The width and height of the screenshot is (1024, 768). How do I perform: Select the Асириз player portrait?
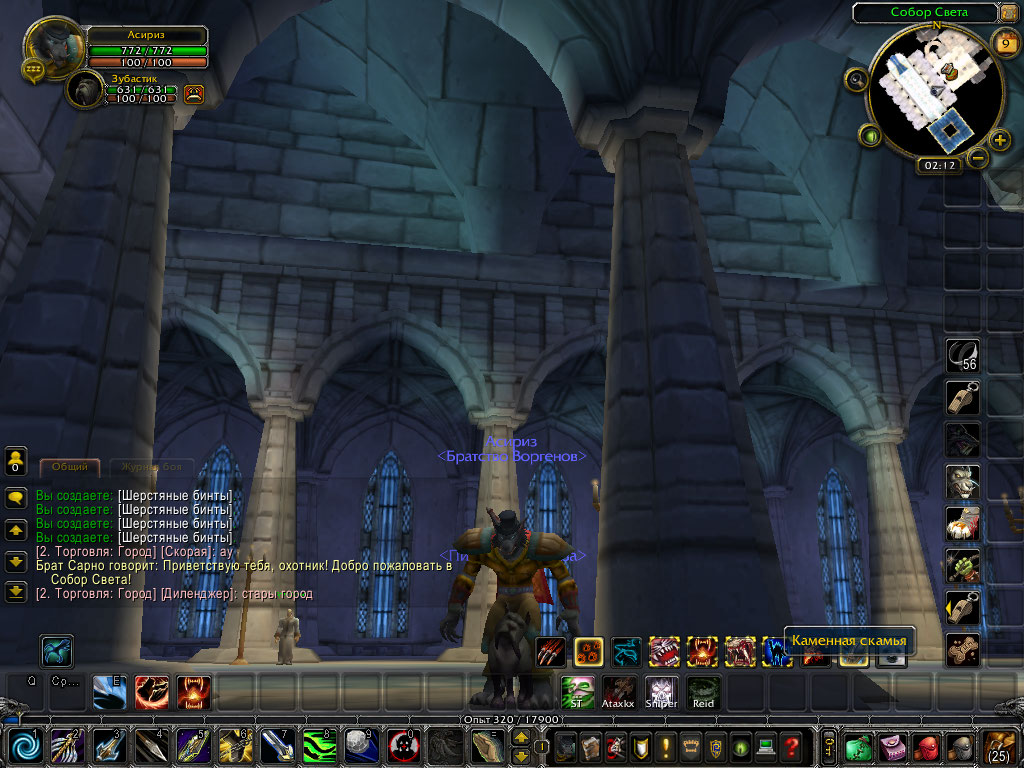click(x=55, y=45)
